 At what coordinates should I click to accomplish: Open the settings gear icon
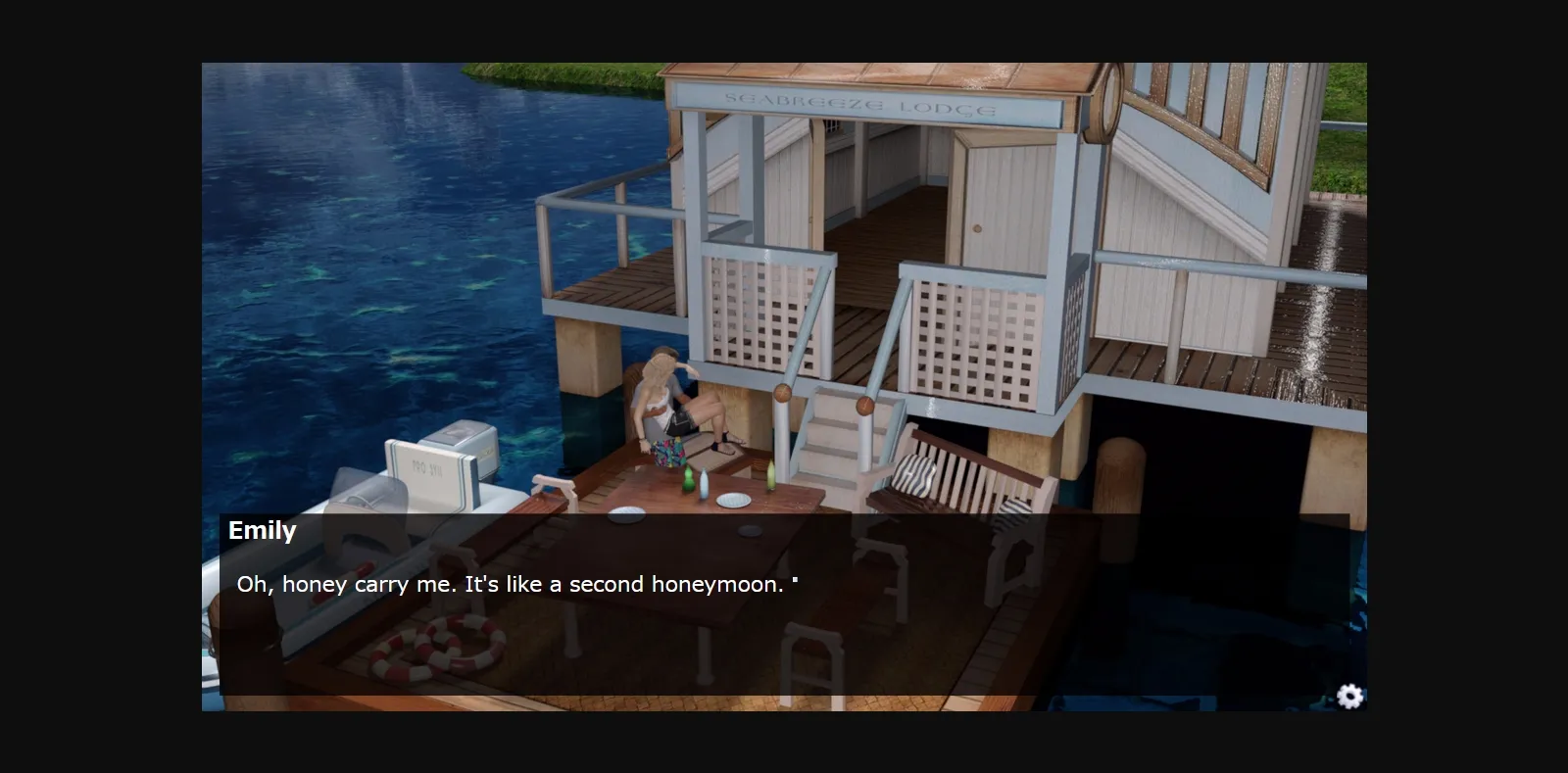pos(1350,698)
